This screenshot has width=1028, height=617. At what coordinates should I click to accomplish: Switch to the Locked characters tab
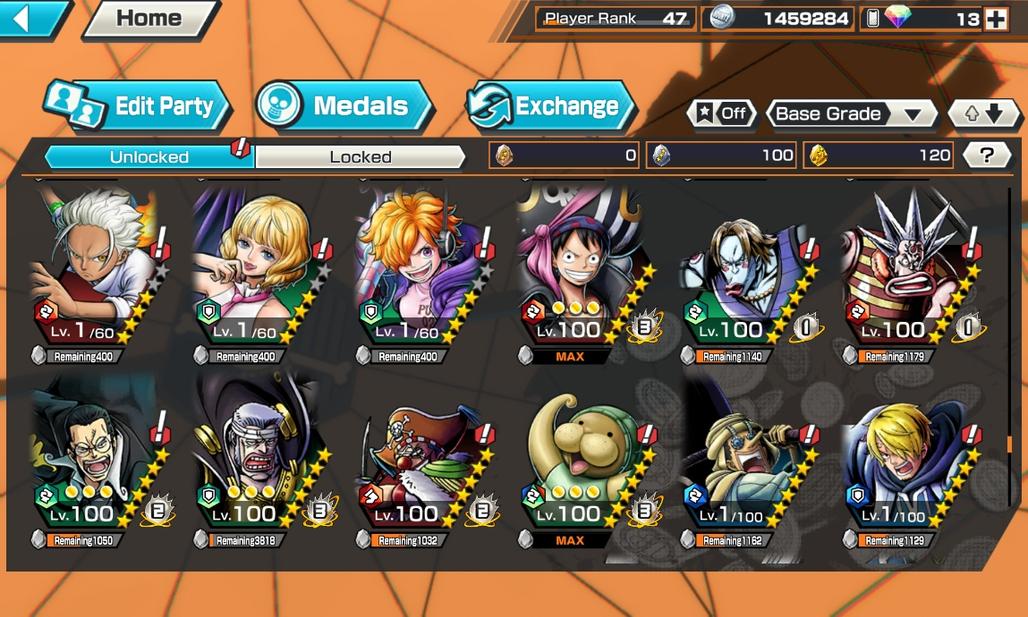(360, 157)
